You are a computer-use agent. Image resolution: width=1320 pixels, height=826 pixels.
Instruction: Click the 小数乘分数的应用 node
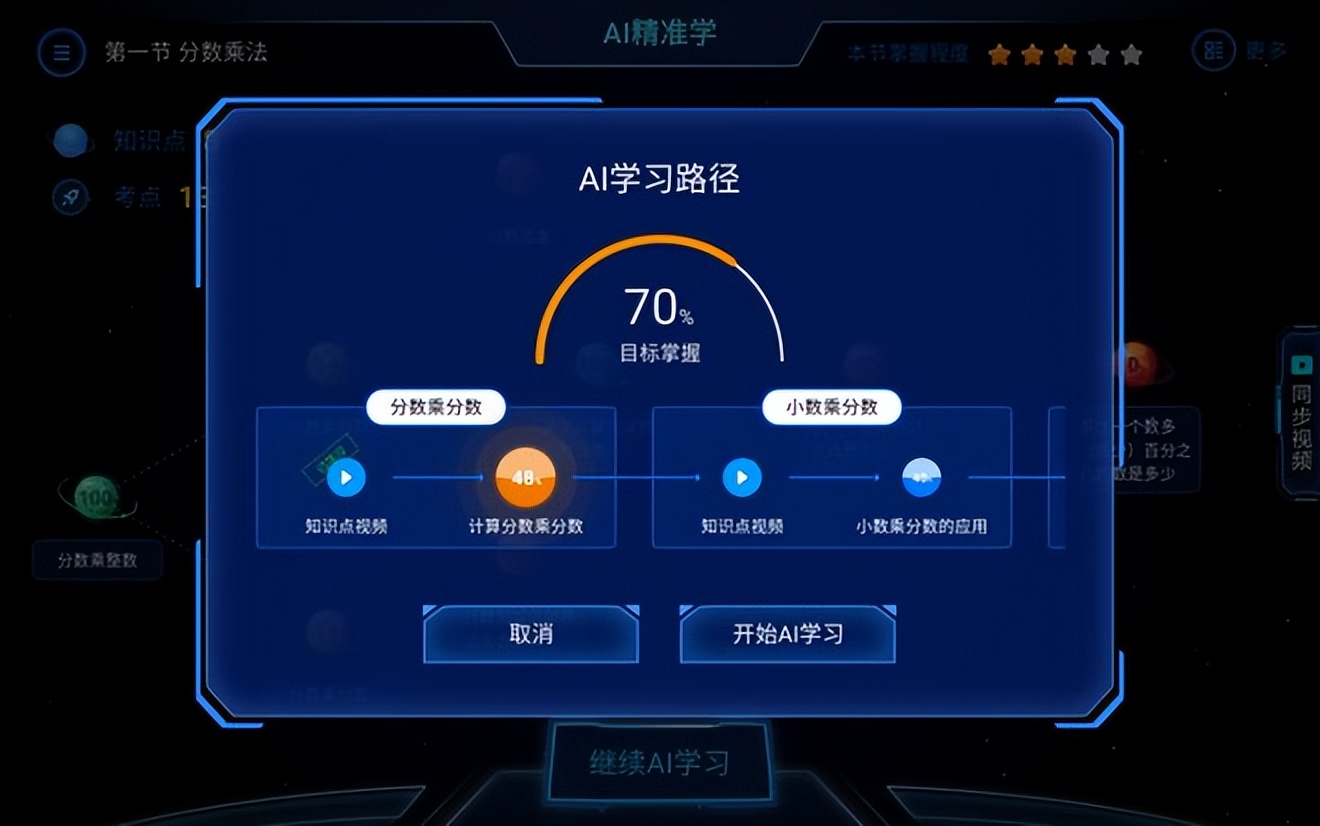tap(921, 478)
